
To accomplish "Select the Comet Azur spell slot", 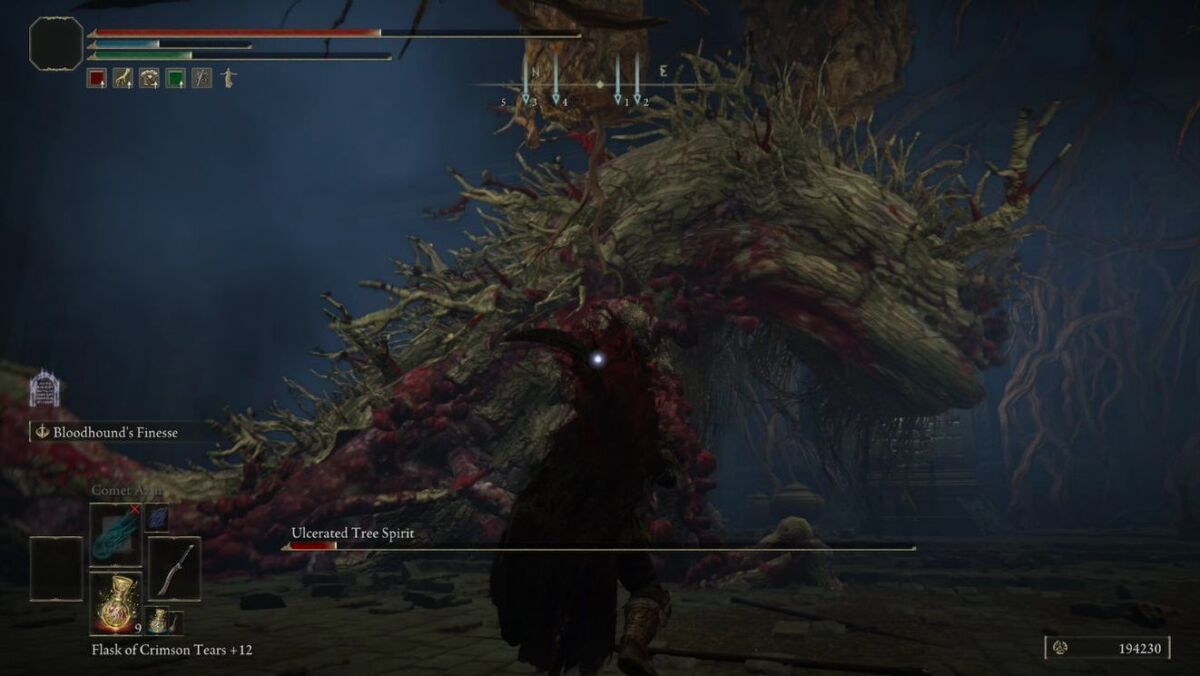I will [x=116, y=535].
